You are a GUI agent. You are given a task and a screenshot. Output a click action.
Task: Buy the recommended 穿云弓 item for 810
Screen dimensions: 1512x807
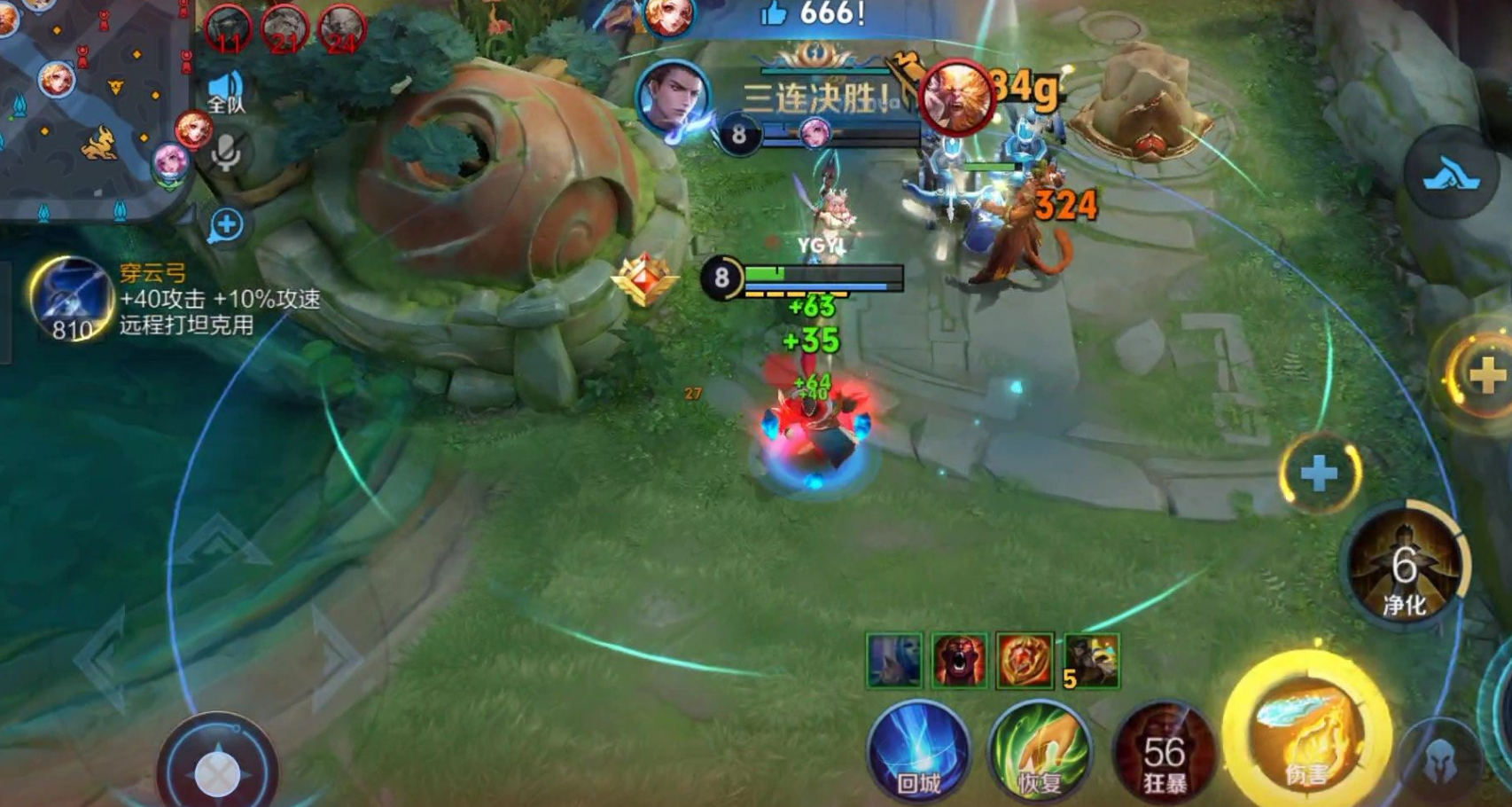pos(71,300)
